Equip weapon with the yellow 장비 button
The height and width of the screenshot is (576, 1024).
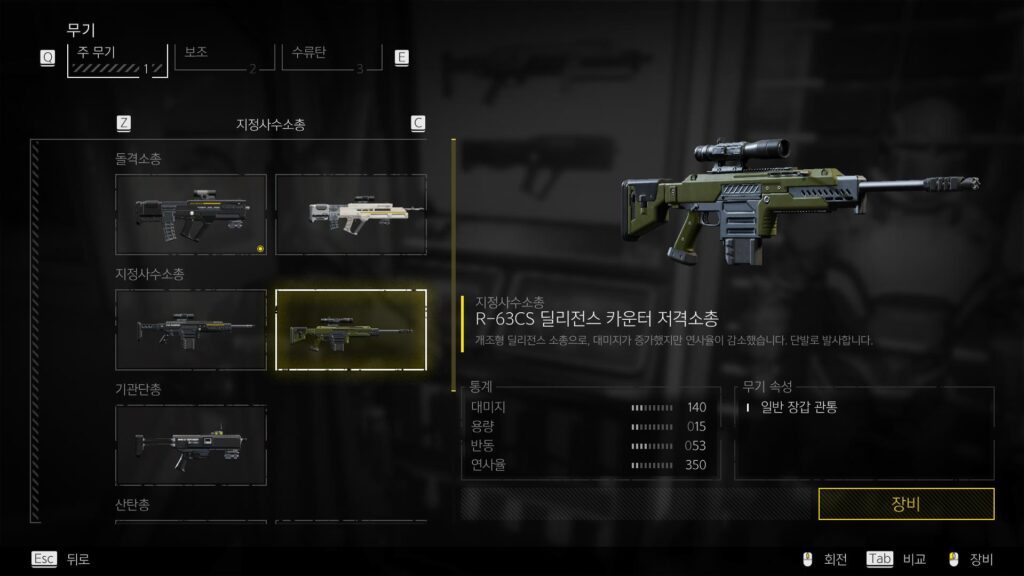[906, 504]
